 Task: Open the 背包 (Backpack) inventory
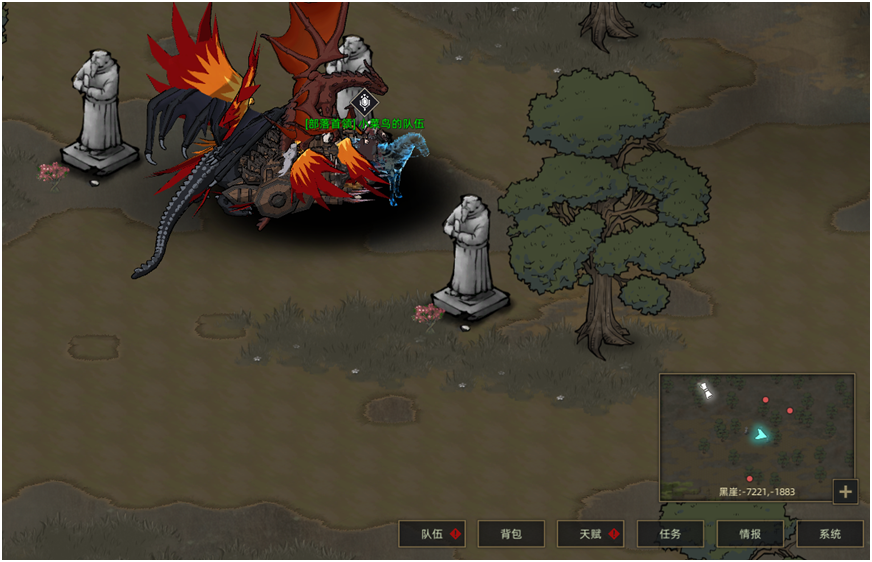point(511,534)
